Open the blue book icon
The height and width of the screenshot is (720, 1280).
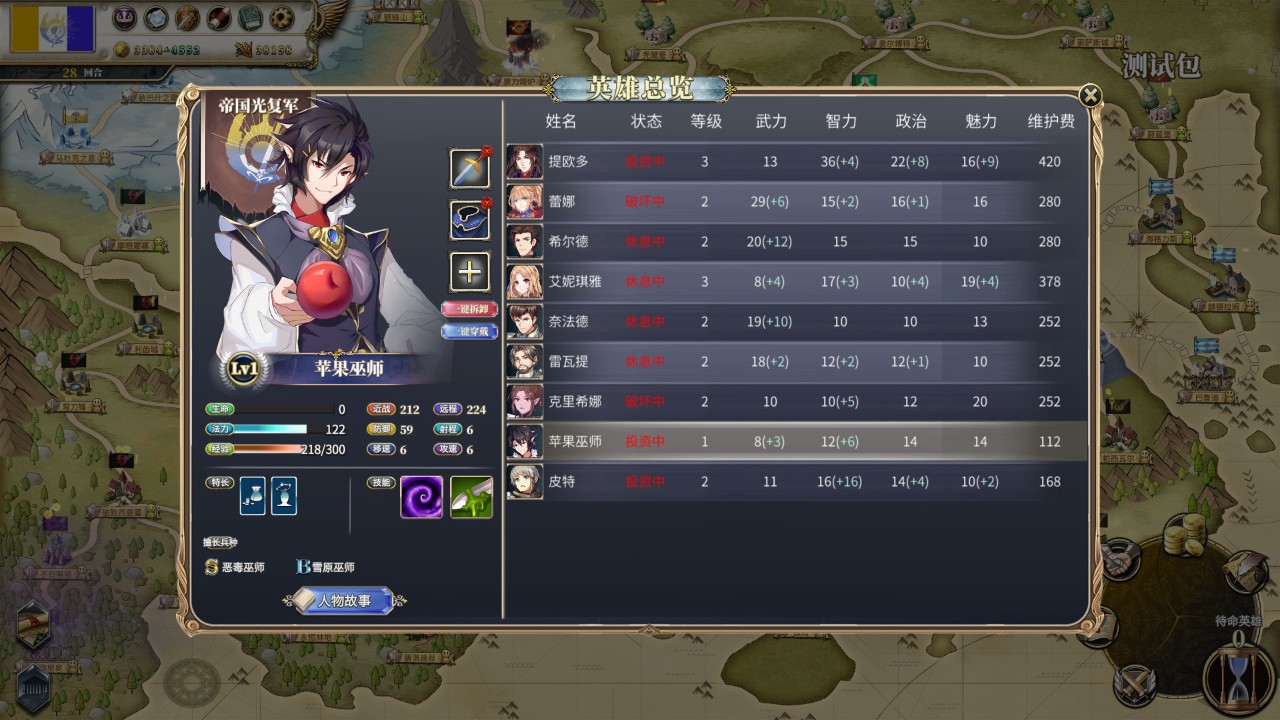pos(251,18)
